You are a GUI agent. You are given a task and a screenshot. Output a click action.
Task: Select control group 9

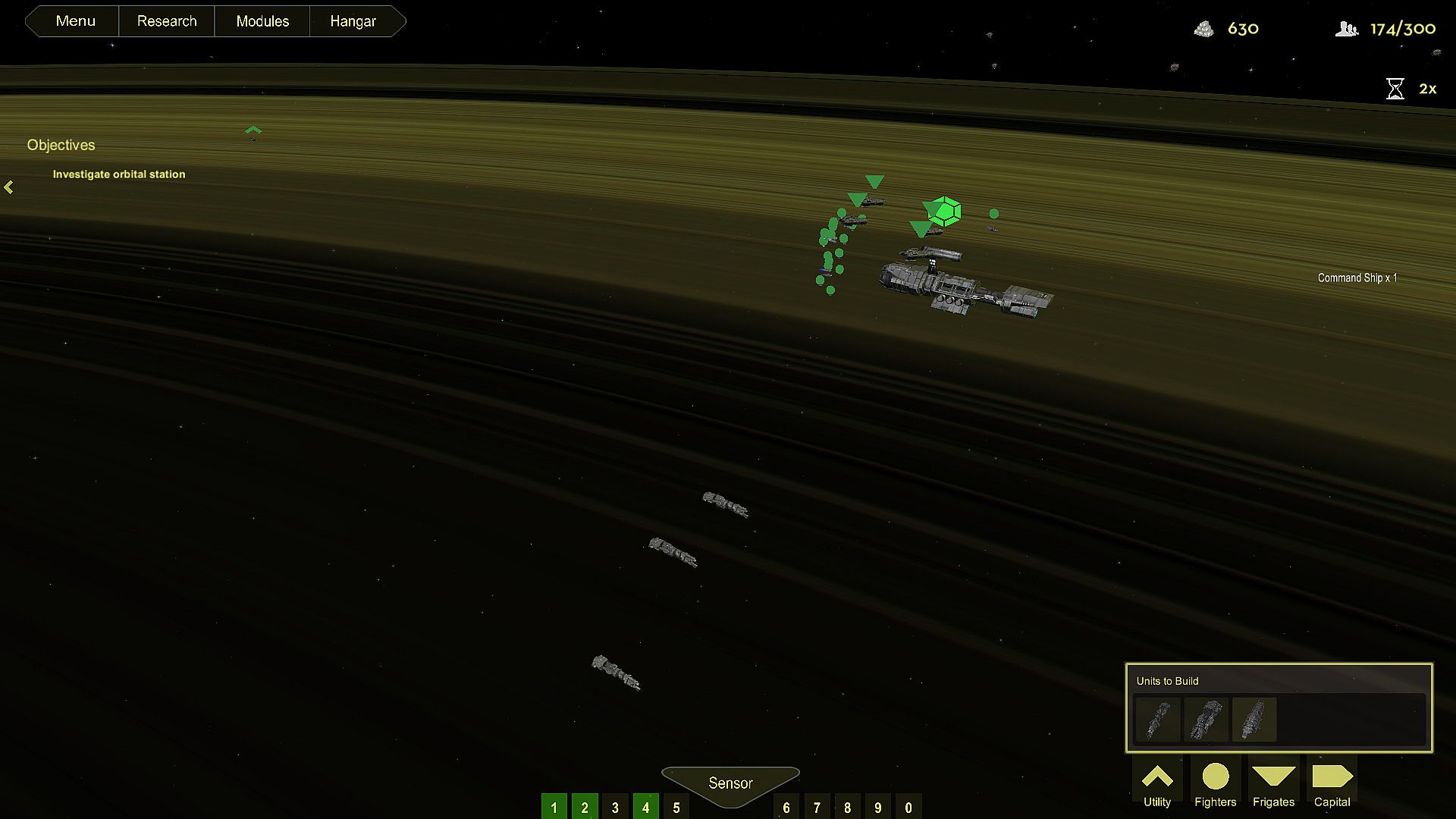(x=878, y=807)
